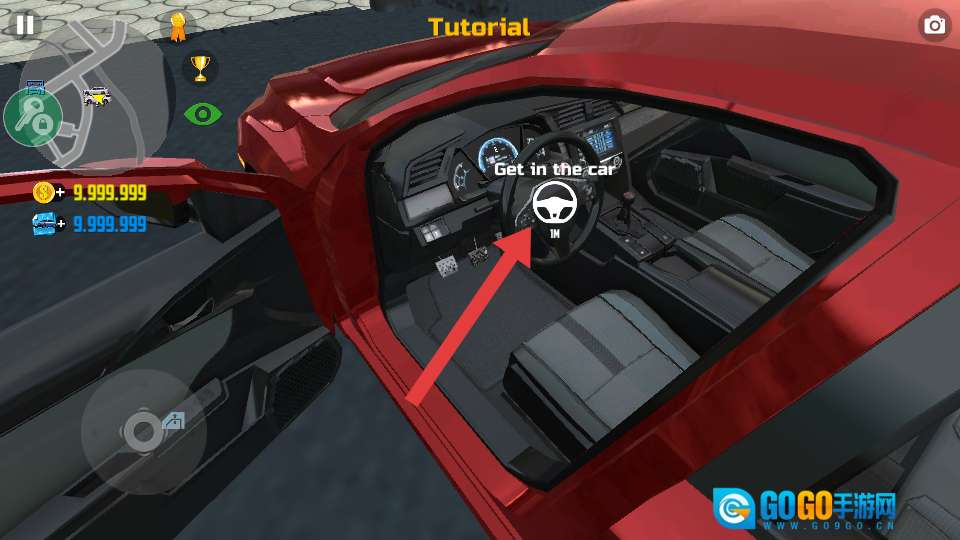Toggle the green eye view icon
Screen dimensions: 960x540
[x=202, y=114]
